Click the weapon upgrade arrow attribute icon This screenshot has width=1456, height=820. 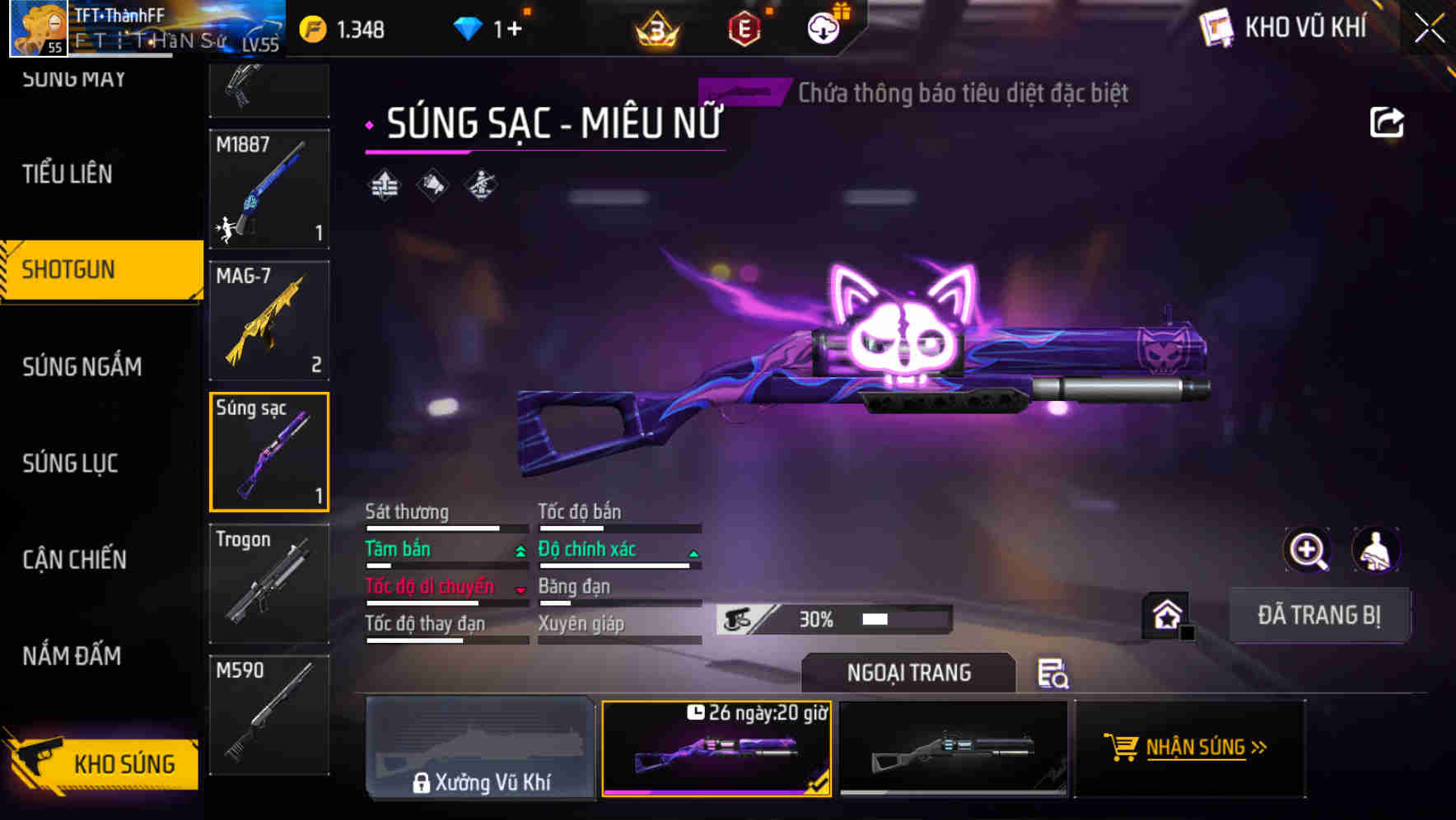click(383, 184)
